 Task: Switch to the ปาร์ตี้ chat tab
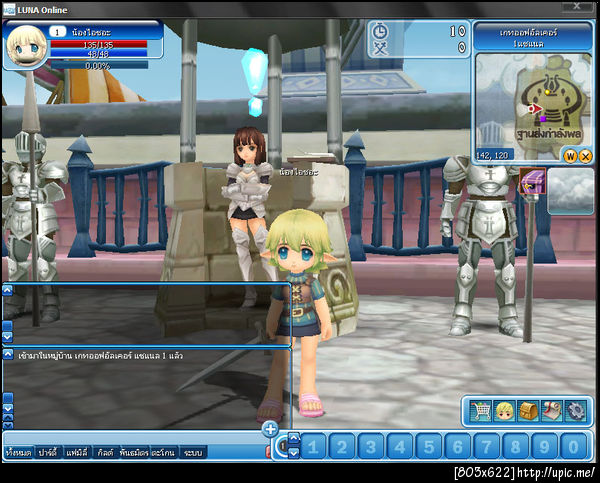pos(48,452)
